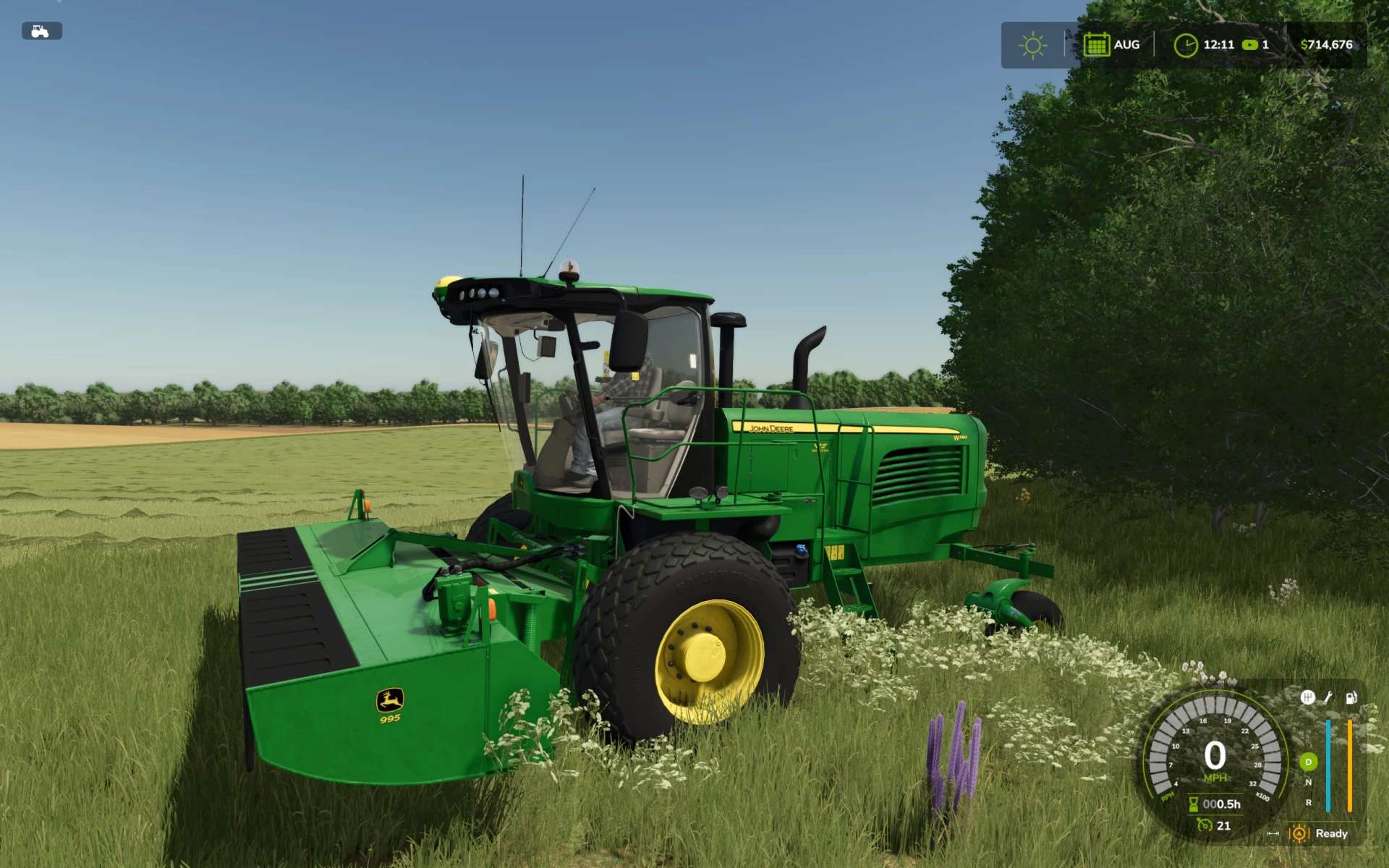The height and width of the screenshot is (868, 1389).
Task: Open the weather forecast via the sun icon
Action: click(x=1032, y=46)
